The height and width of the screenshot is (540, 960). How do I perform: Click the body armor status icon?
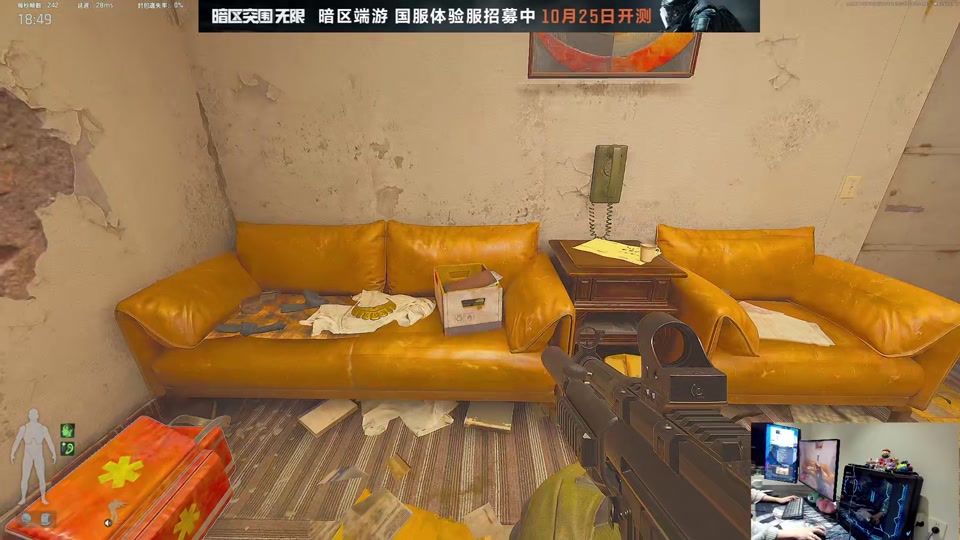pyautogui.click(x=46, y=518)
